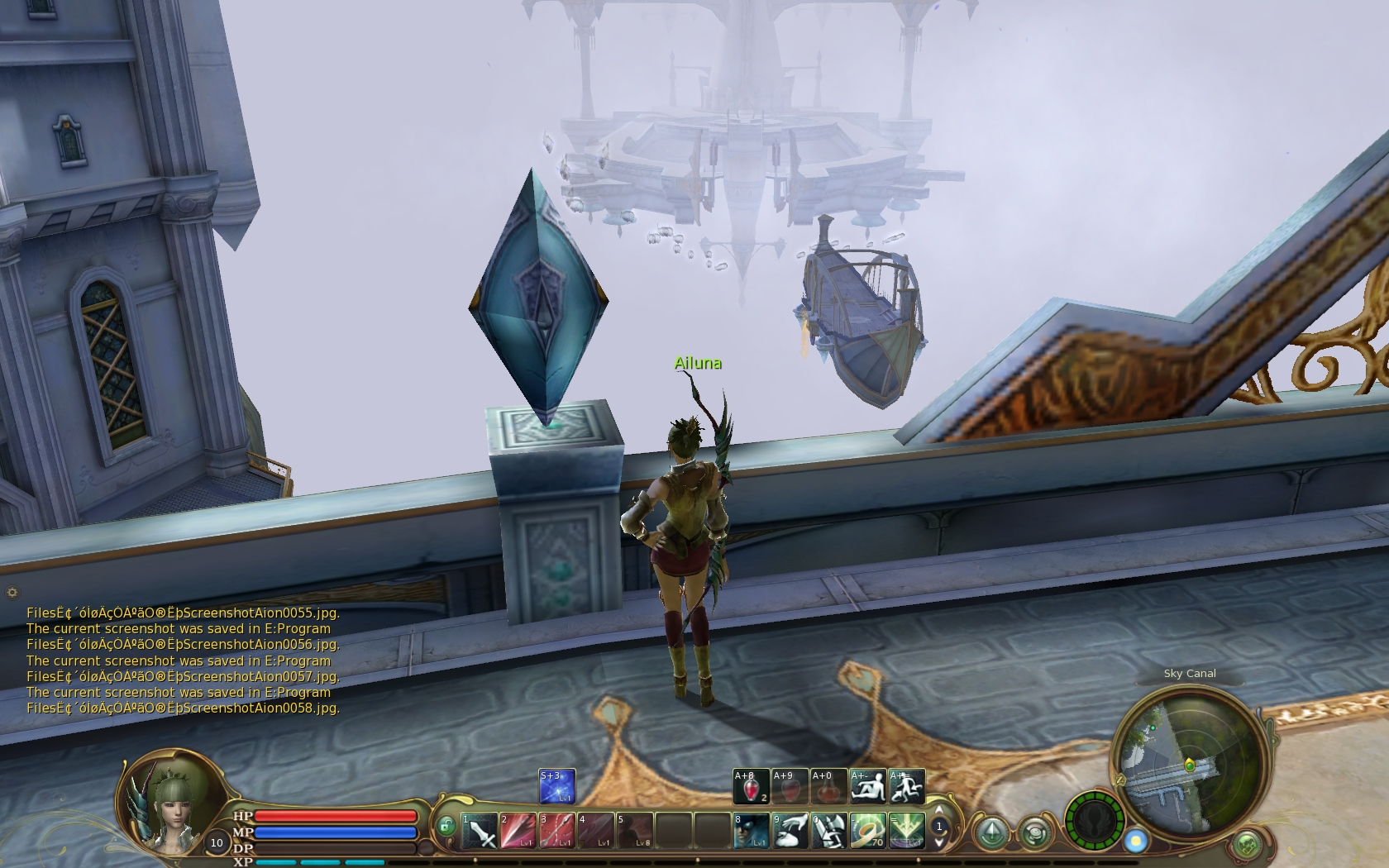Open the green skull menu button
This screenshot has height=868, width=1389.
[1248, 845]
